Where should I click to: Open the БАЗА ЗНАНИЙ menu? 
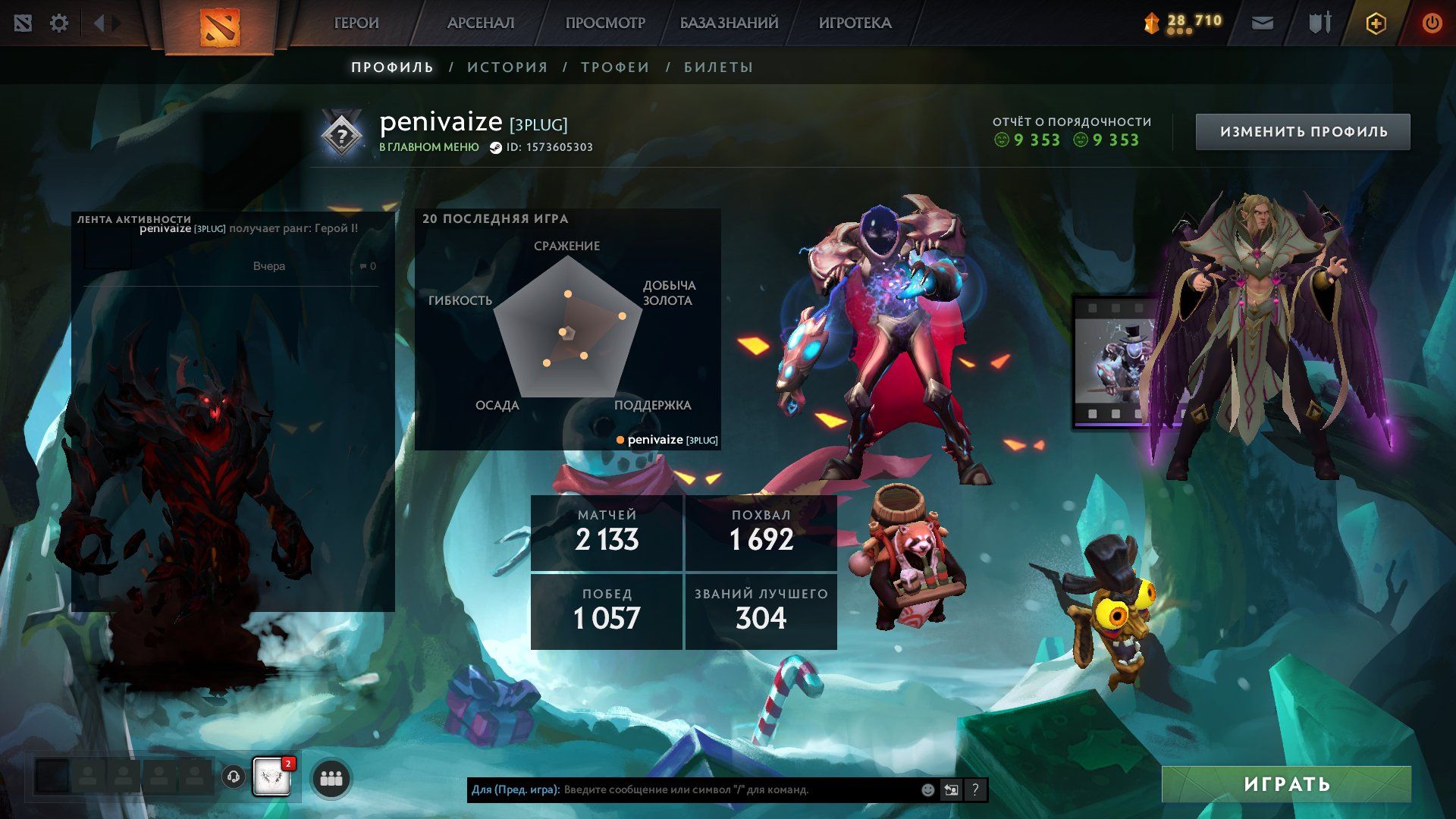click(729, 23)
